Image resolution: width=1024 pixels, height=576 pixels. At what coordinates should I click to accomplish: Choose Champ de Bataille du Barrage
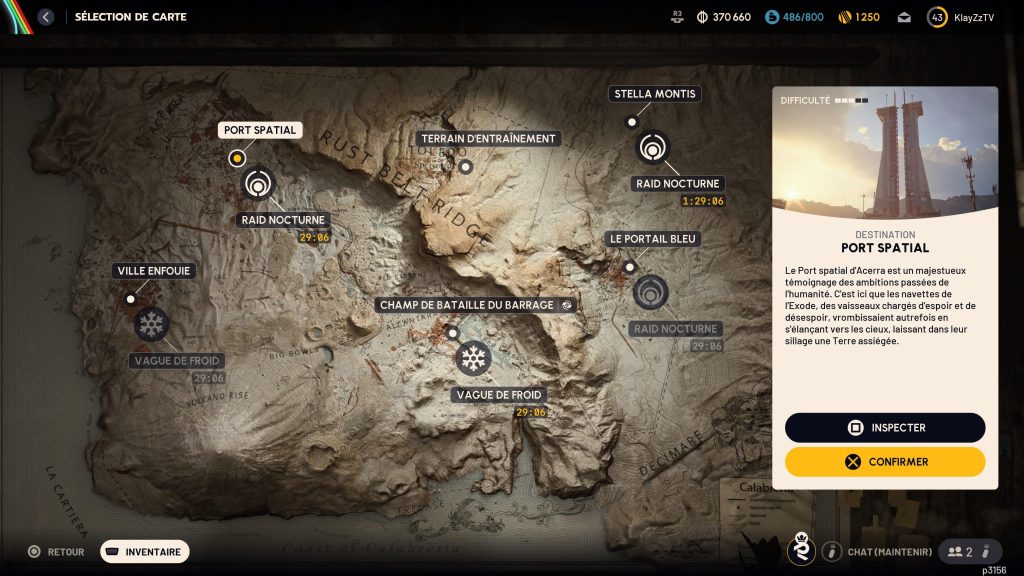click(452, 333)
